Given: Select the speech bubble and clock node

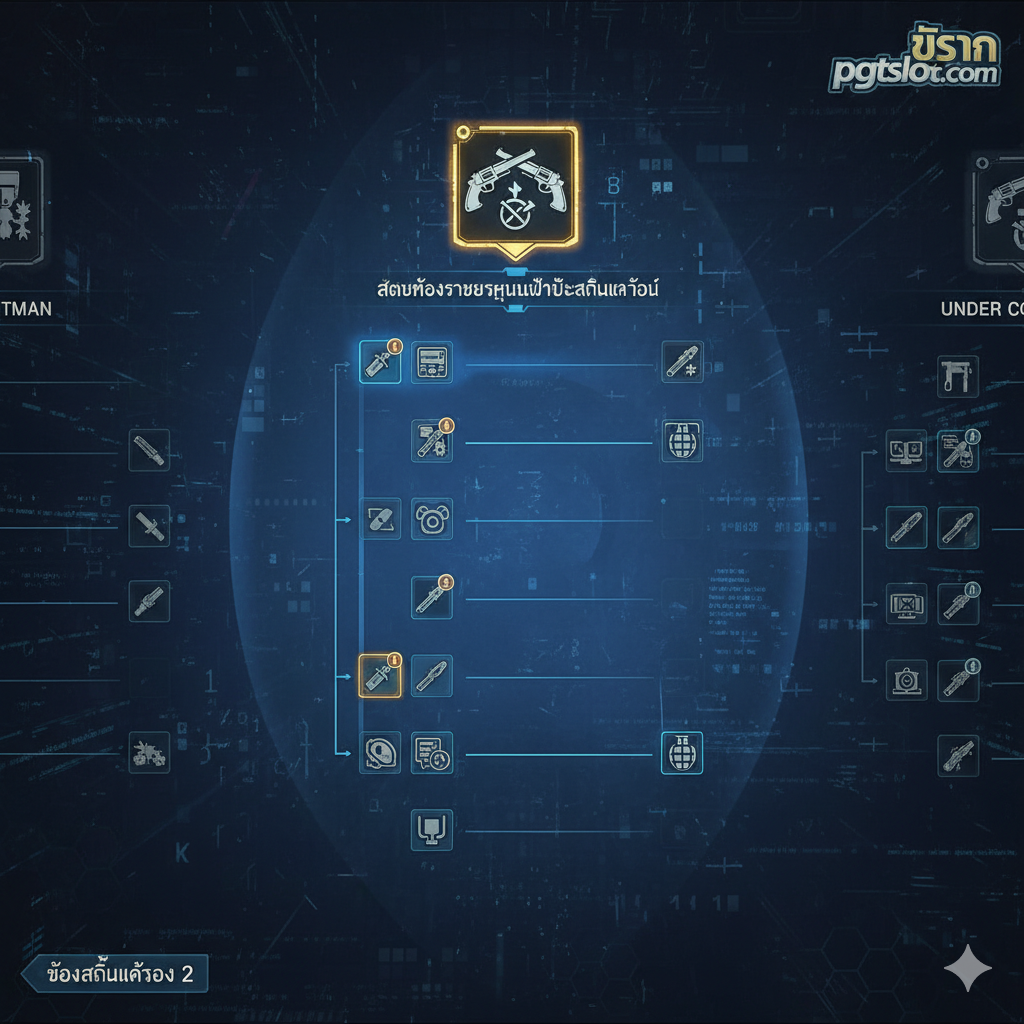Looking at the screenshot, I should click(x=432, y=753).
